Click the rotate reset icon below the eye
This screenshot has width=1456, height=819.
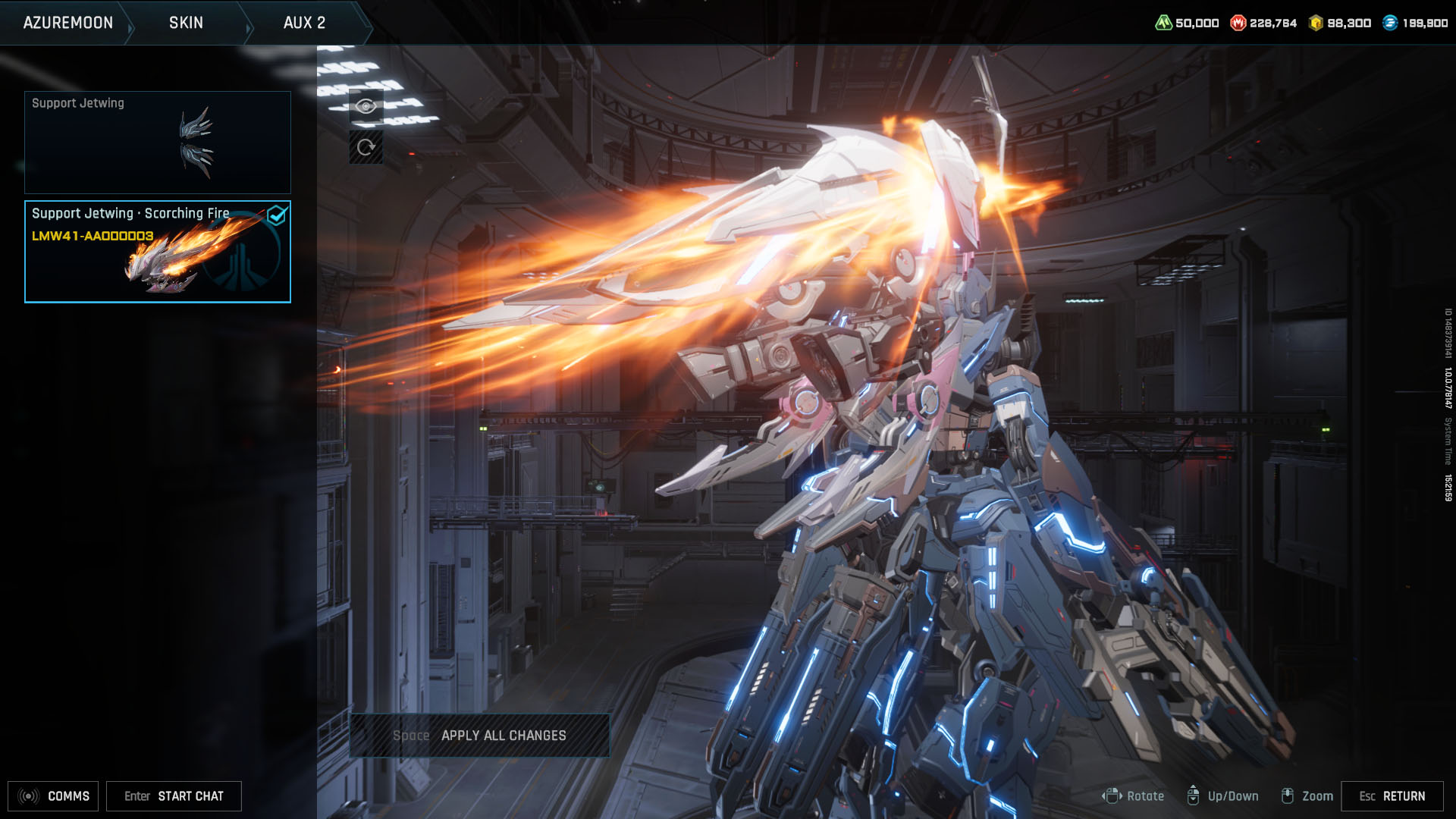coord(366,147)
